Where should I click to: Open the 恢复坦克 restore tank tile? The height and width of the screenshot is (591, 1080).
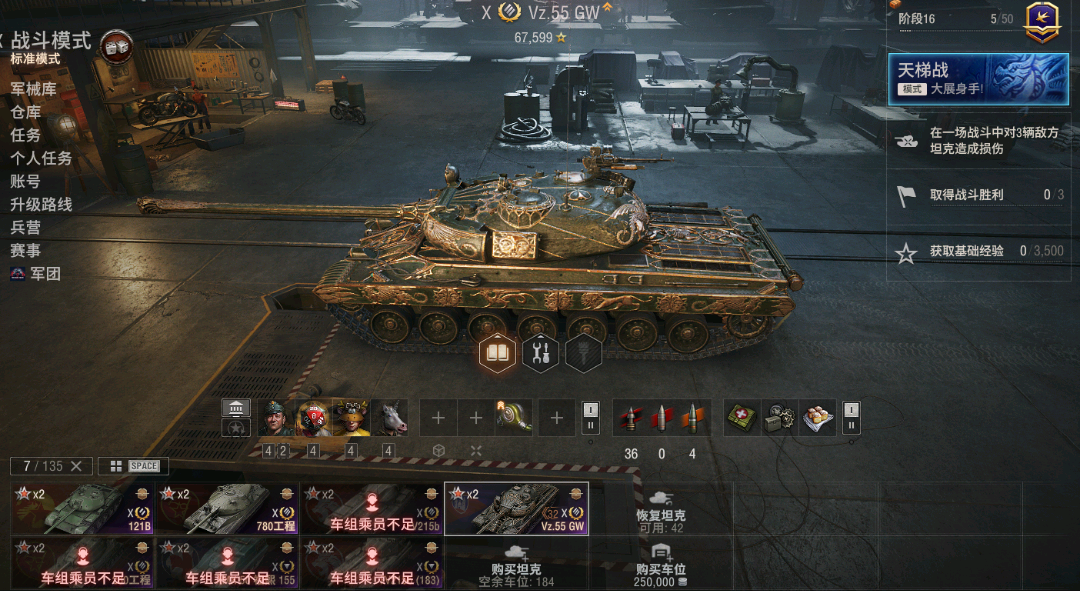tap(660, 509)
